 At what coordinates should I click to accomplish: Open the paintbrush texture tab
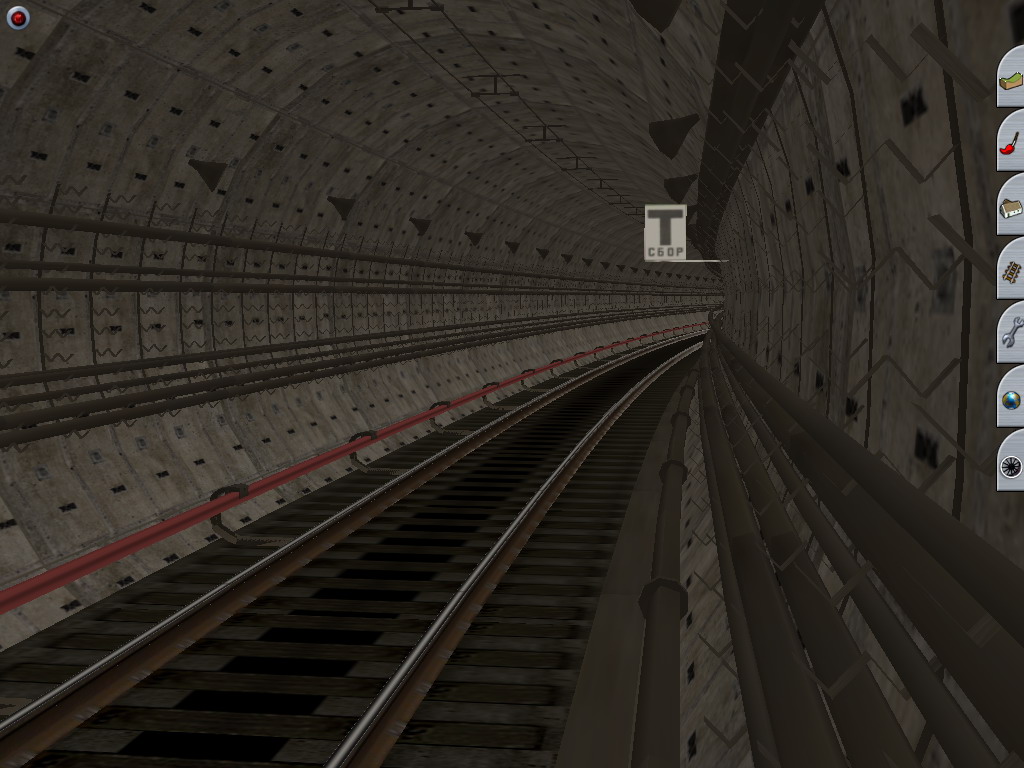click(1011, 142)
